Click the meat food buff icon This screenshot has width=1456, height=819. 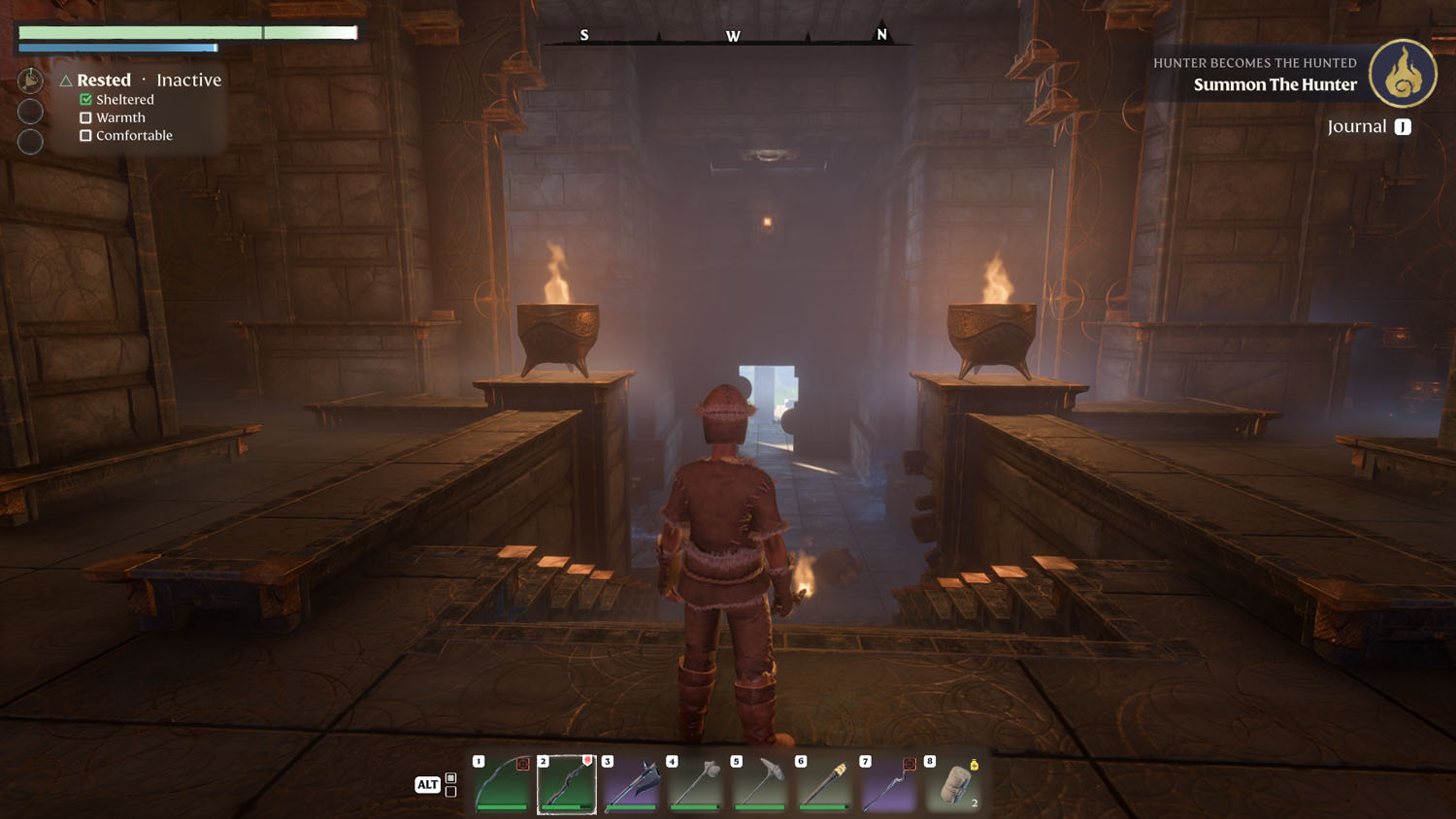pos(30,81)
